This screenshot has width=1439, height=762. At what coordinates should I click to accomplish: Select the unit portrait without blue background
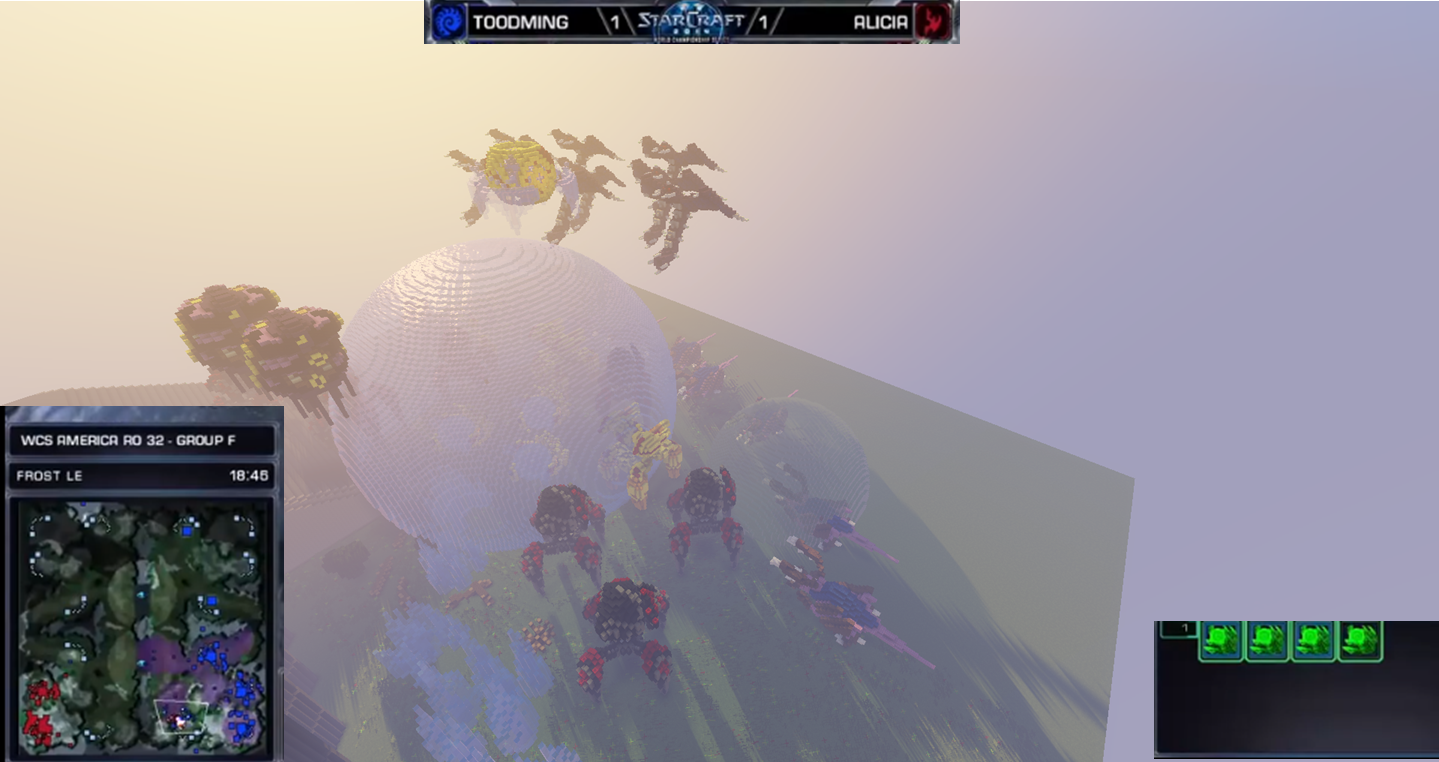[x=1360, y=640]
